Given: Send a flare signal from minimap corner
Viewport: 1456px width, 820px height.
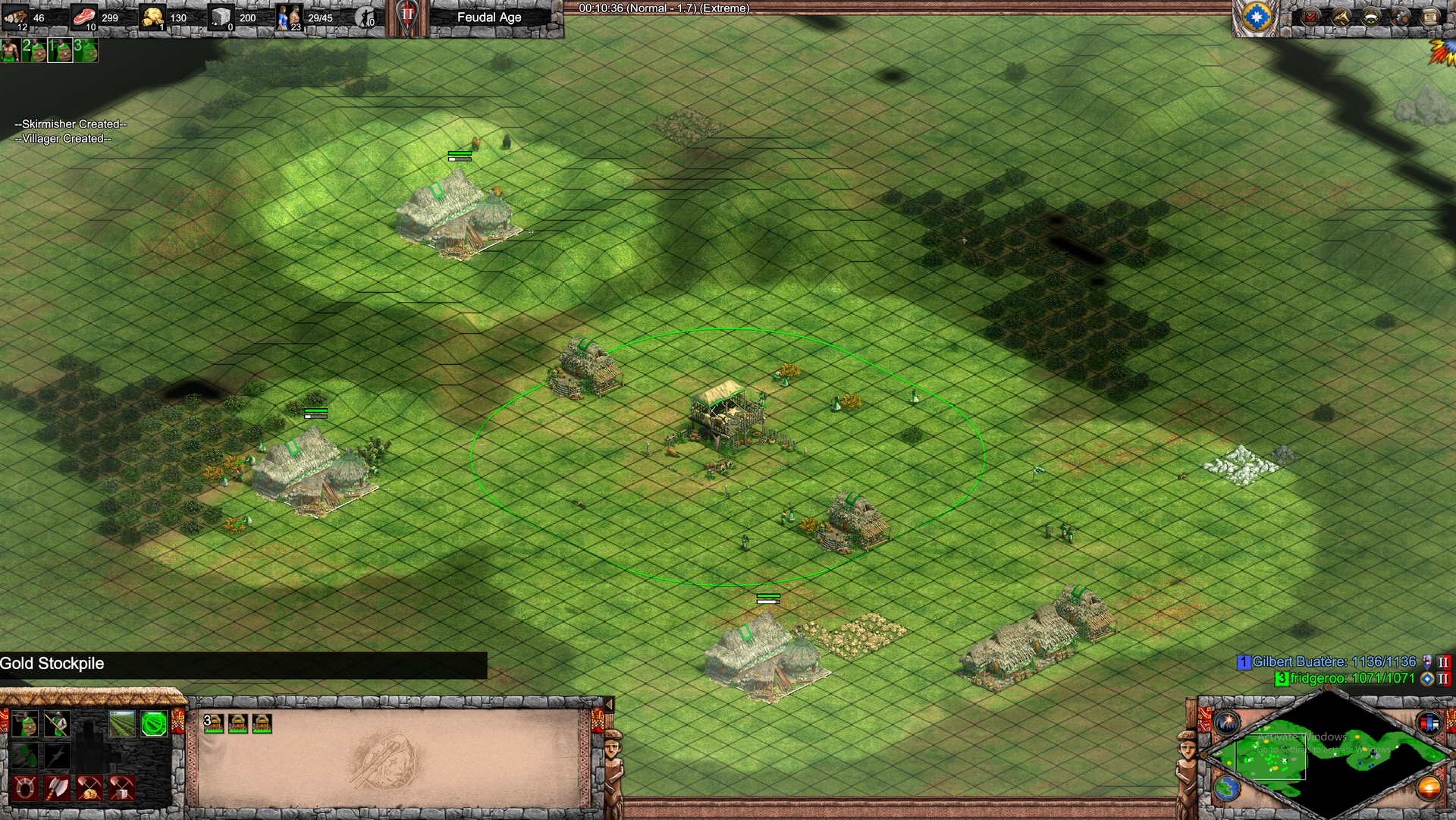Looking at the screenshot, I should pyautogui.click(x=1226, y=722).
